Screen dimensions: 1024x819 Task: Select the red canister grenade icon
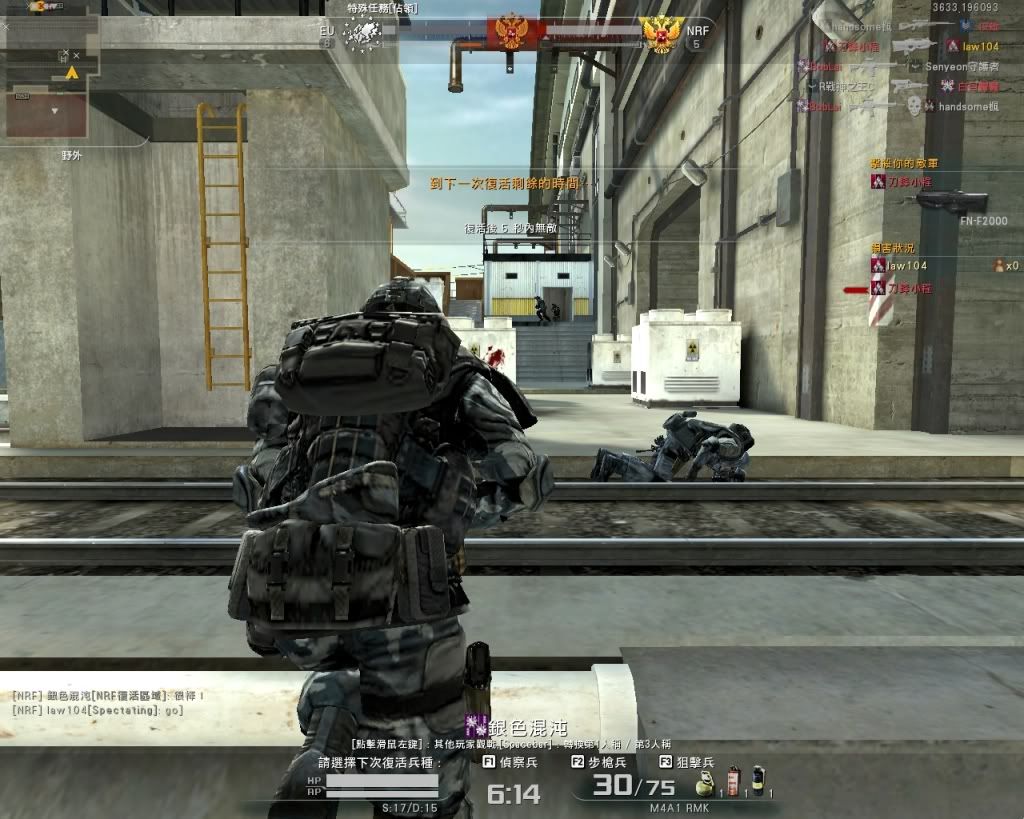point(732,782)
